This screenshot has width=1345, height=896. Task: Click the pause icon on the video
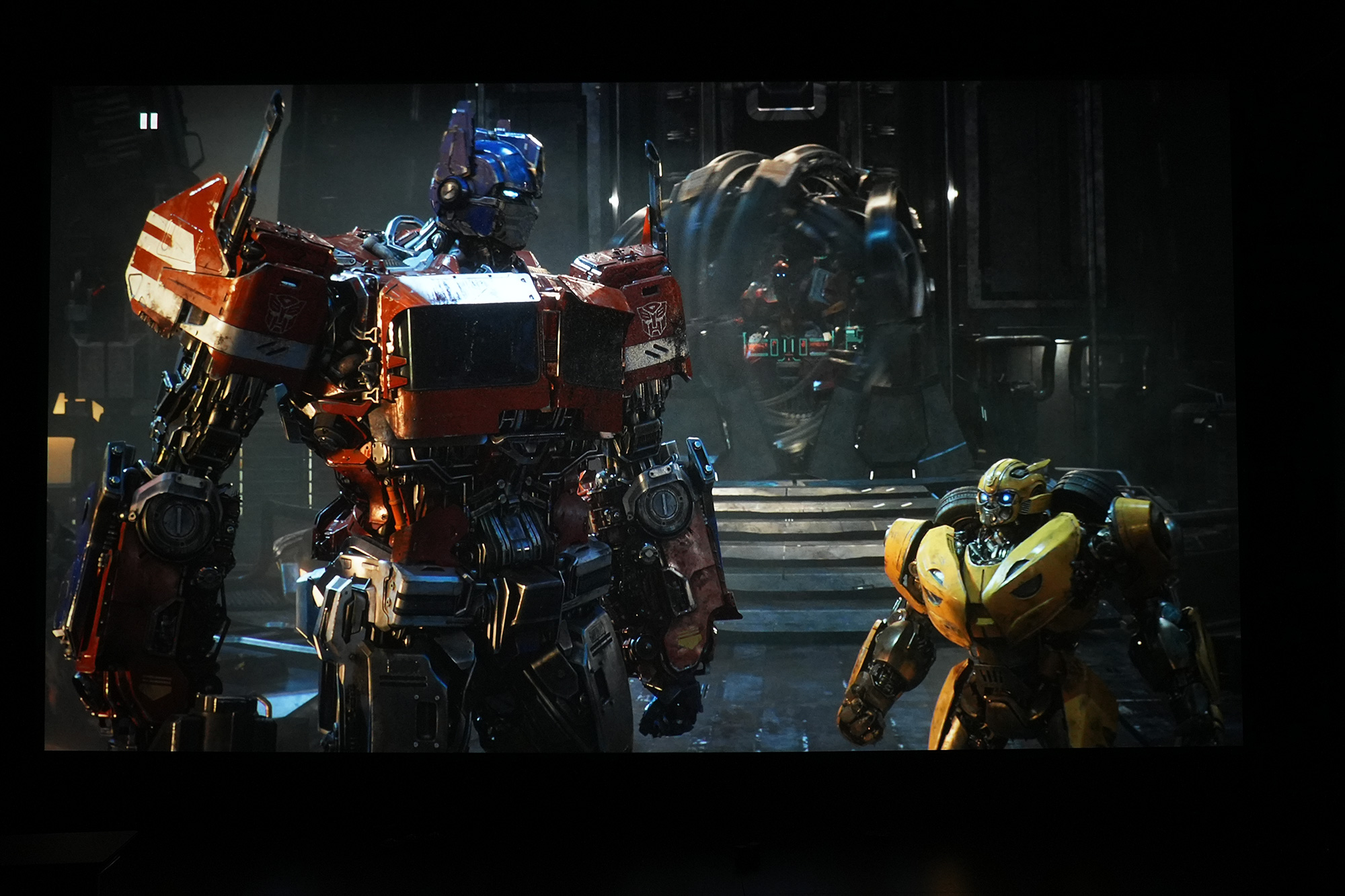click(149, 121)
